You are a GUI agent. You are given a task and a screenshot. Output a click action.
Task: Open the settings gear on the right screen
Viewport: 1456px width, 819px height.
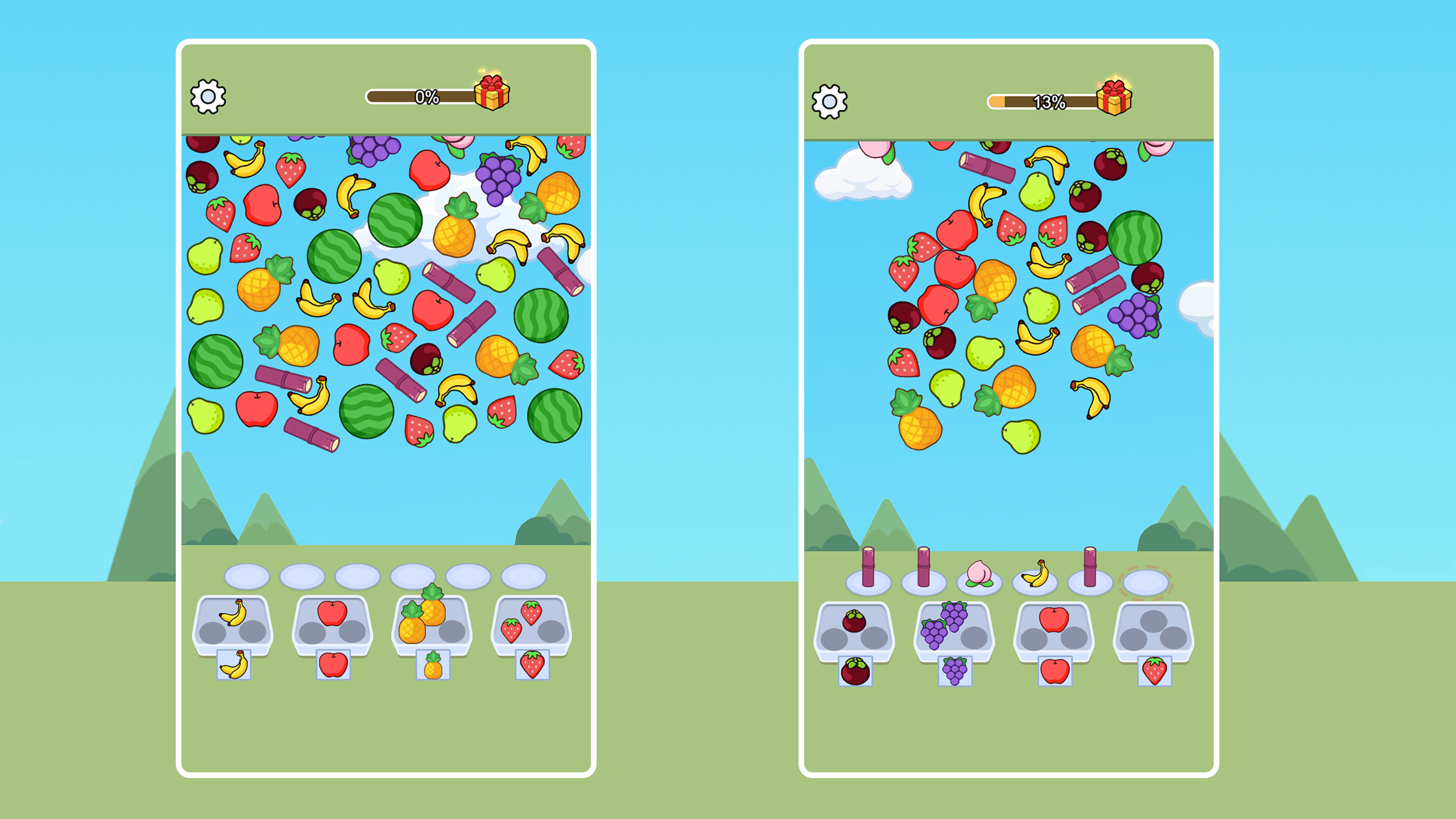(x=830, y=101)
